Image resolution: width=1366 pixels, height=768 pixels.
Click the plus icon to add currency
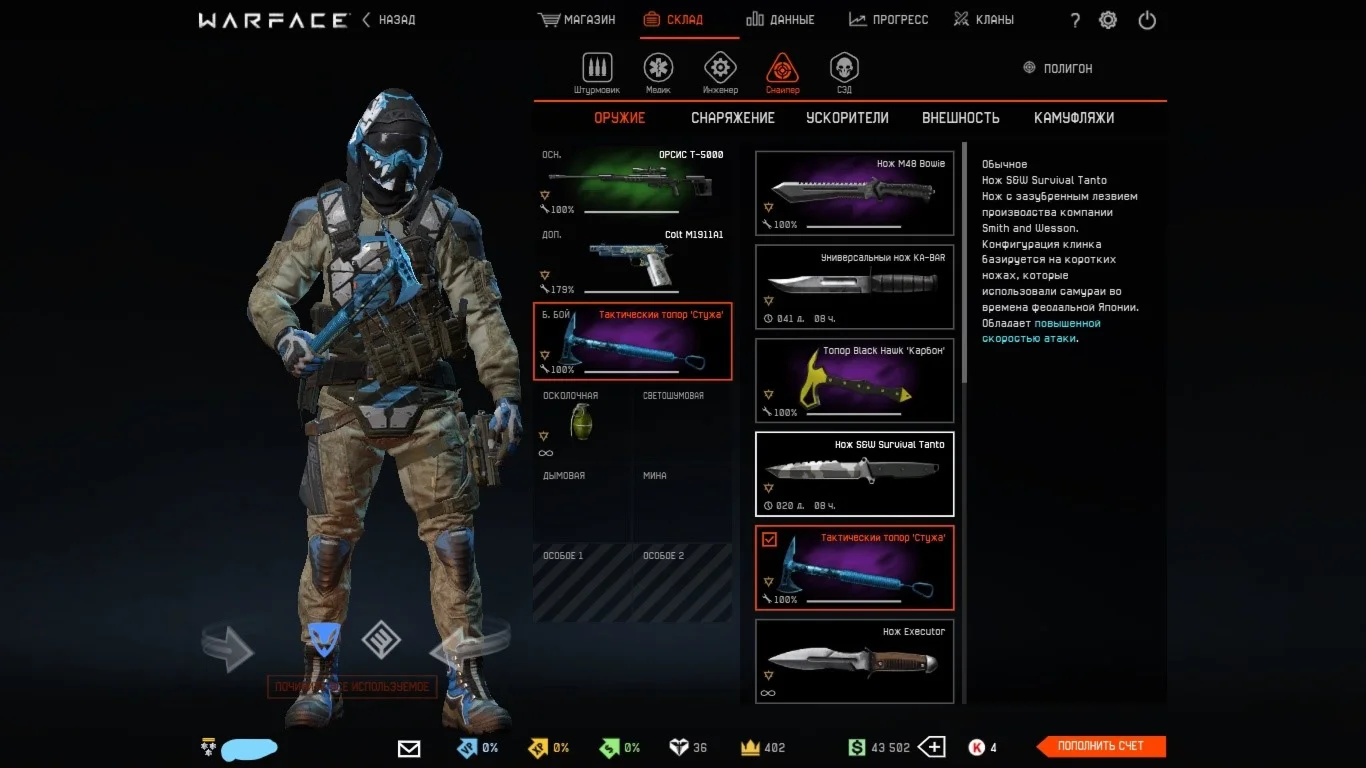pyautogui.click(x=932, y=746)
